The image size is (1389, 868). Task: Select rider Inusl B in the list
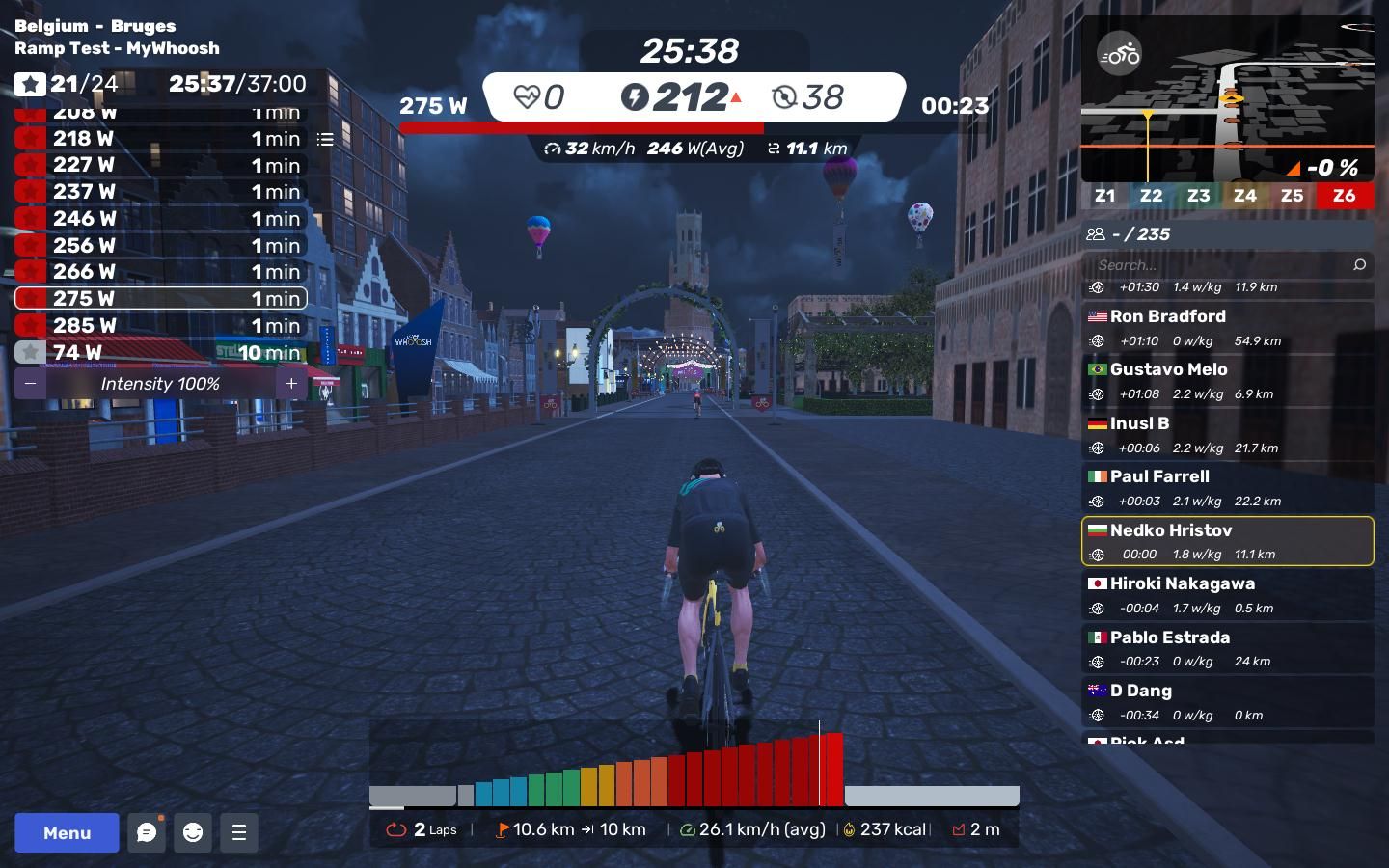(1227, 434)
